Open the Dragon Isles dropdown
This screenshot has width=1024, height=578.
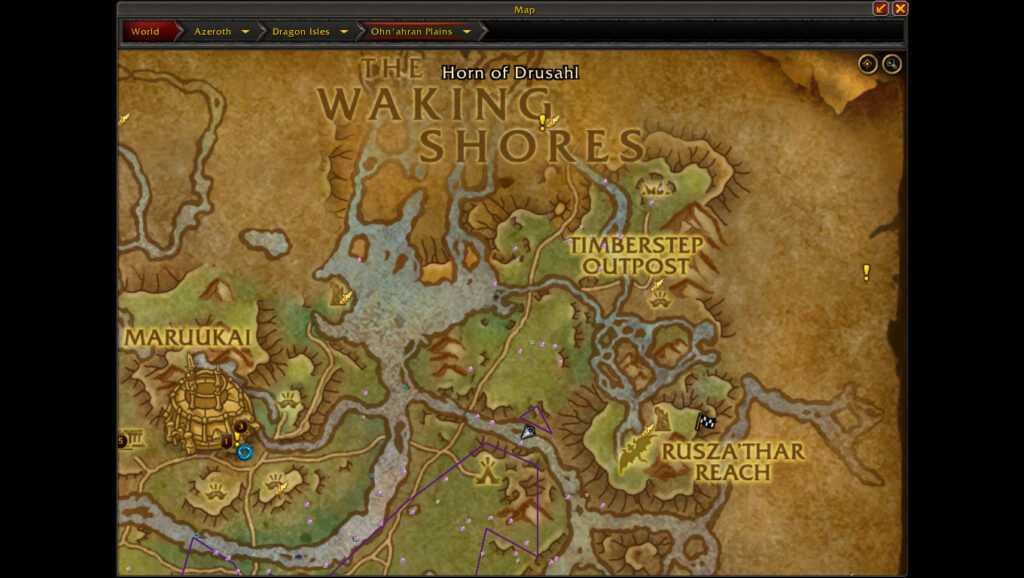click(x=344, y=32)
